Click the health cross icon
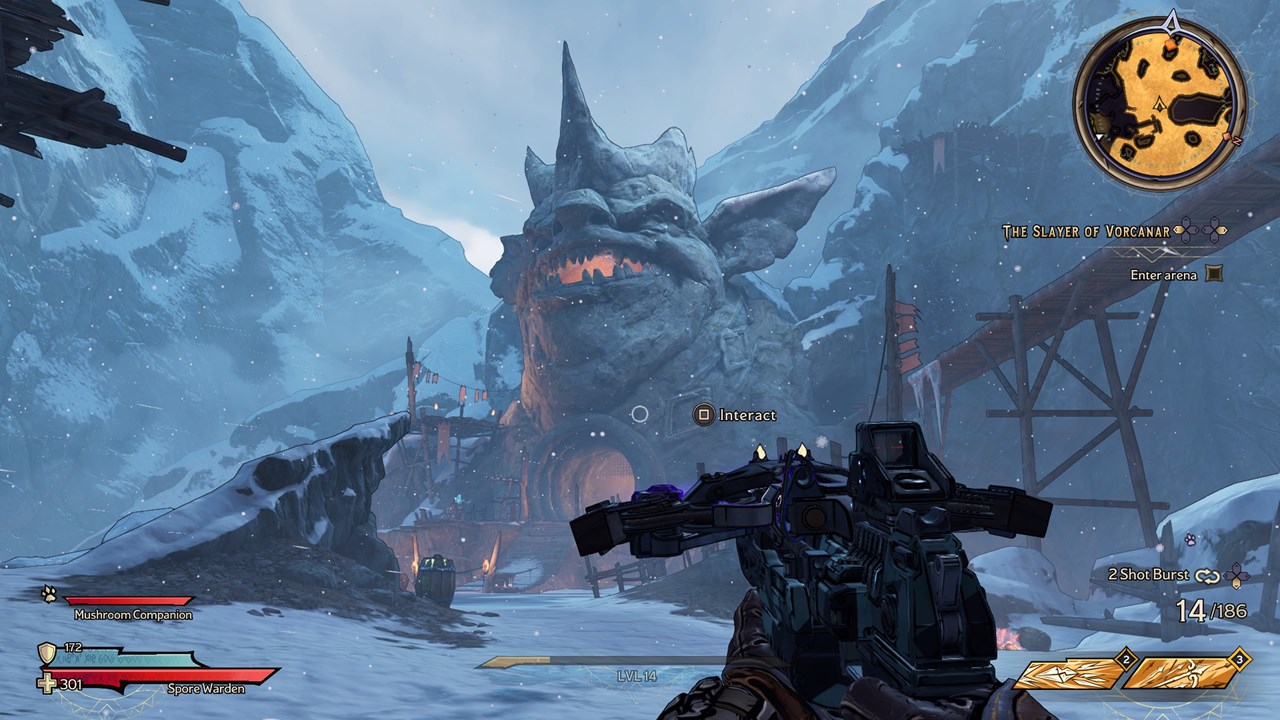1280x720 pixels. [47, 684]
